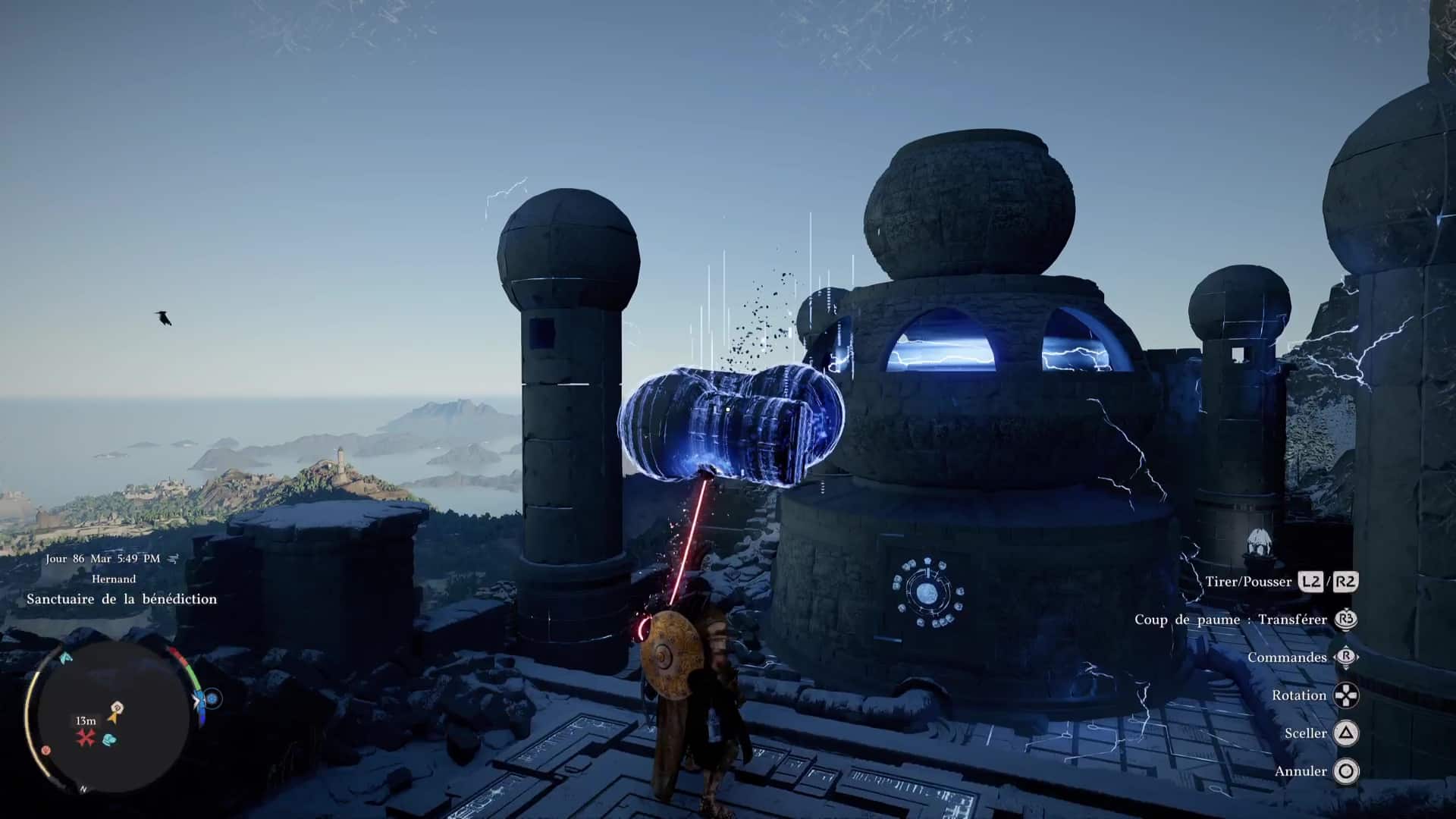Open the circular minimap

(x=108, y=717)
